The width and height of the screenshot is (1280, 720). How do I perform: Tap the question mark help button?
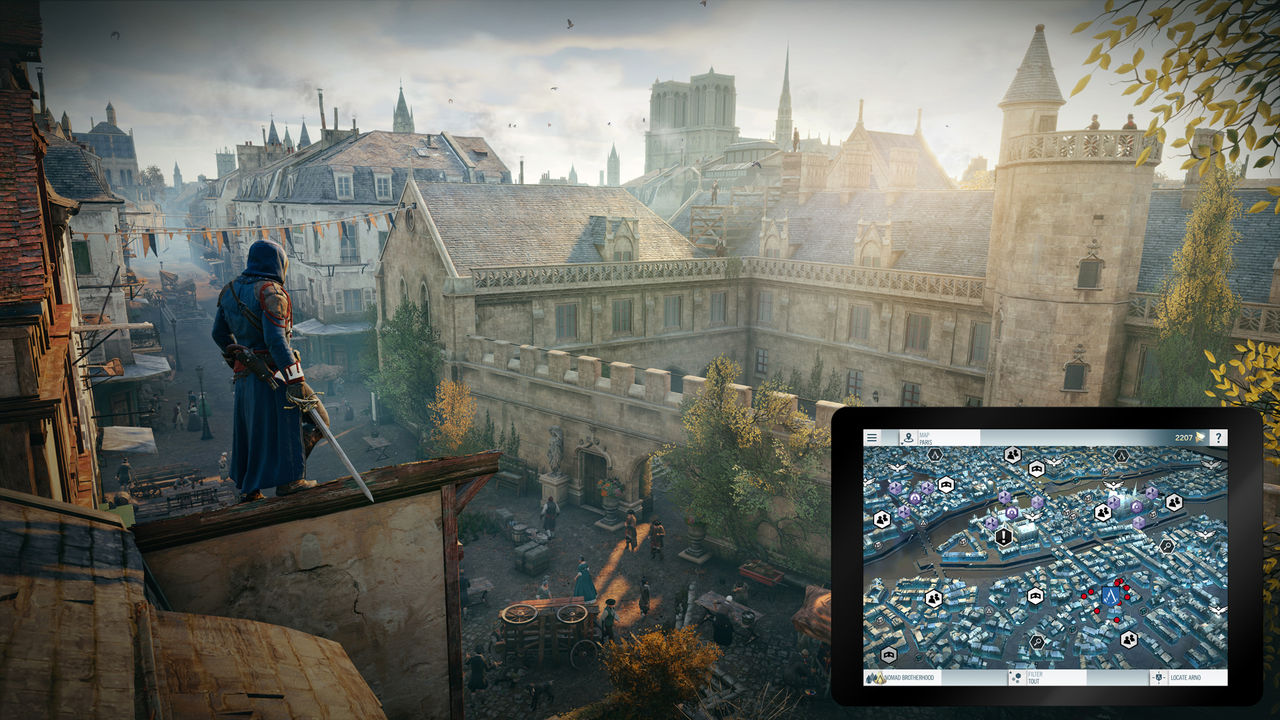[x=1218, y=436]
